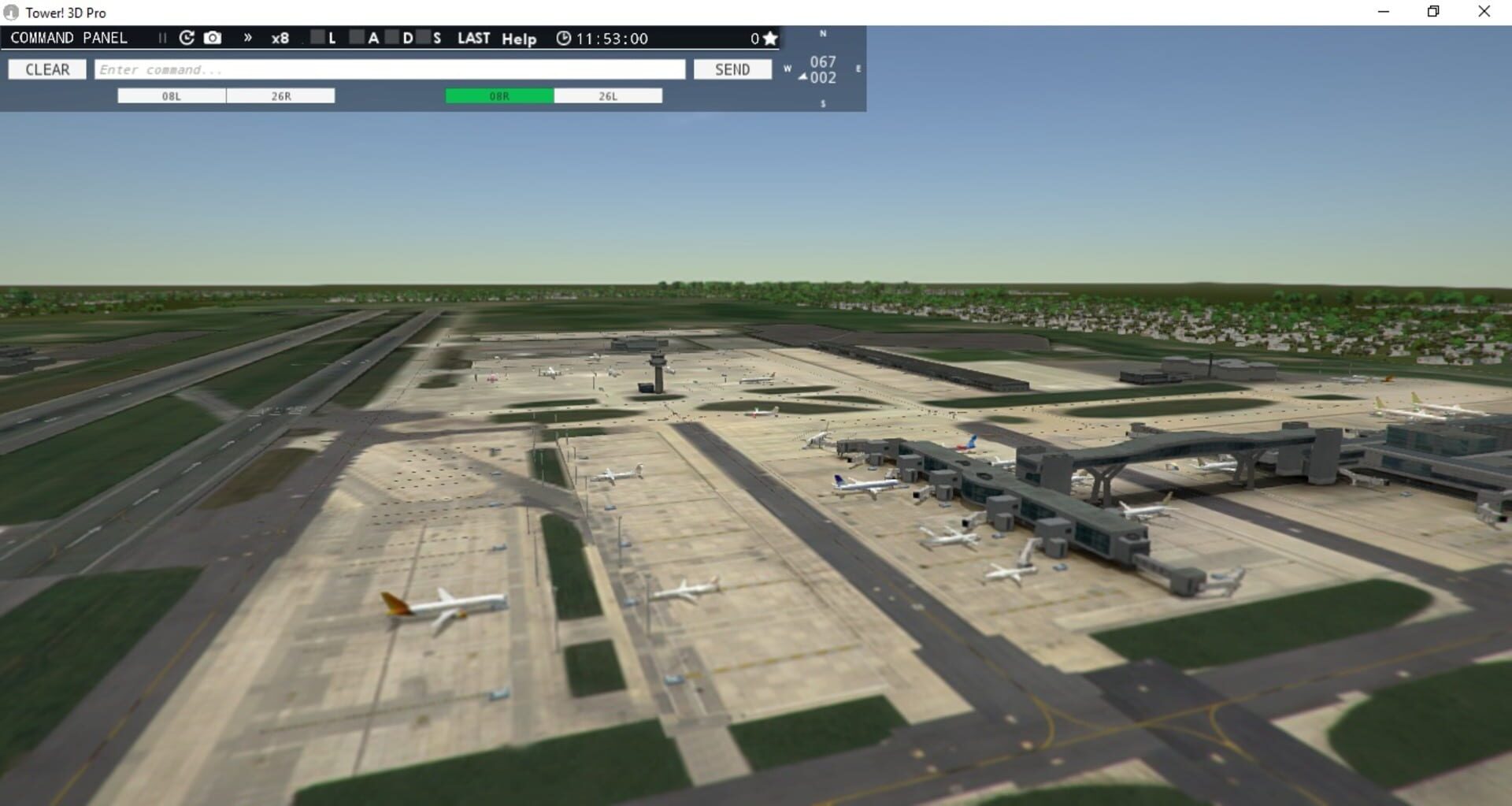Open the Help menu
This screenshot has width=1512, height=806.
518,38
